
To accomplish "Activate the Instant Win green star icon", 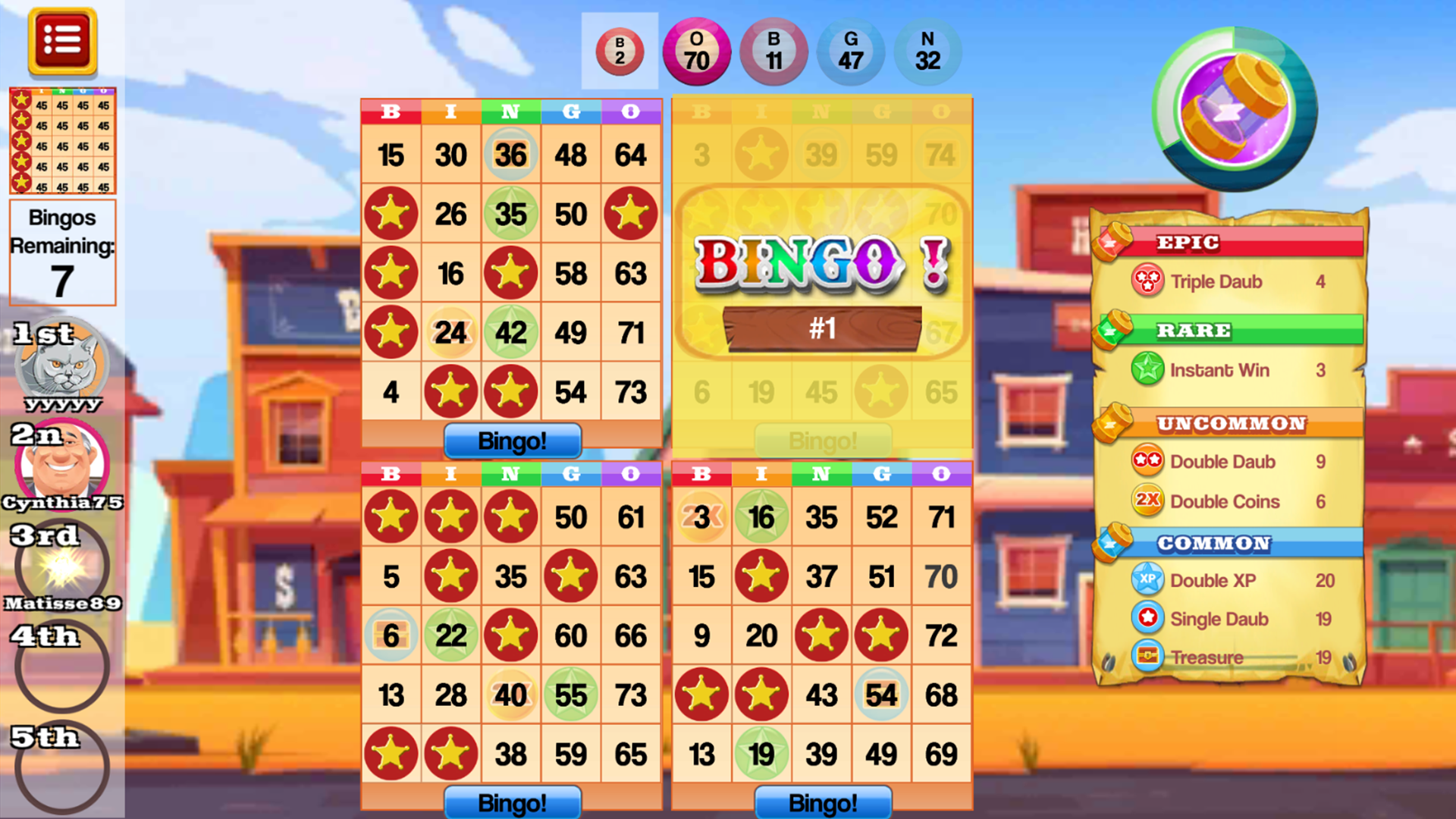I will 1147,370.
